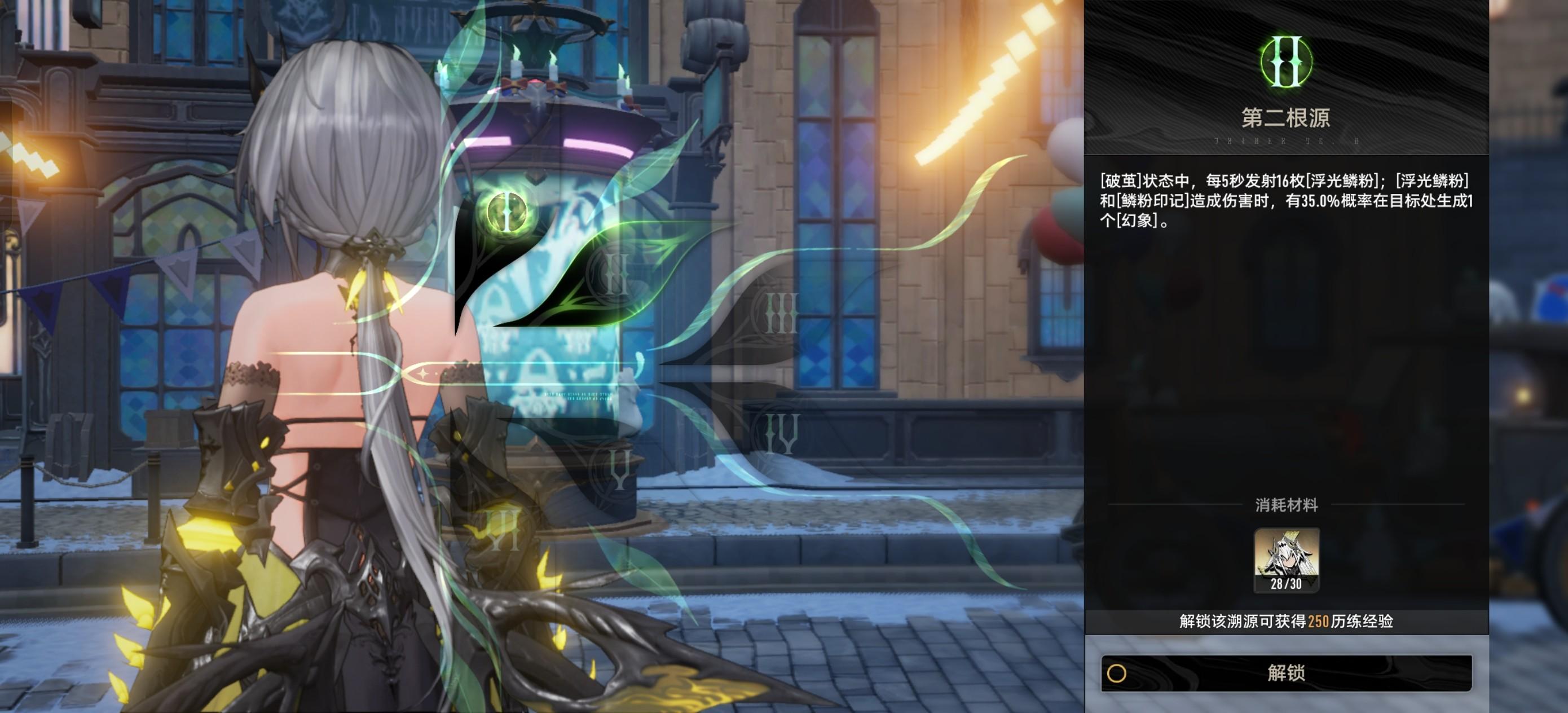The image size is (1568, 713).
Task: Choose the glowing first root node I
Action: pyautogui.click(x=506, y=210)
